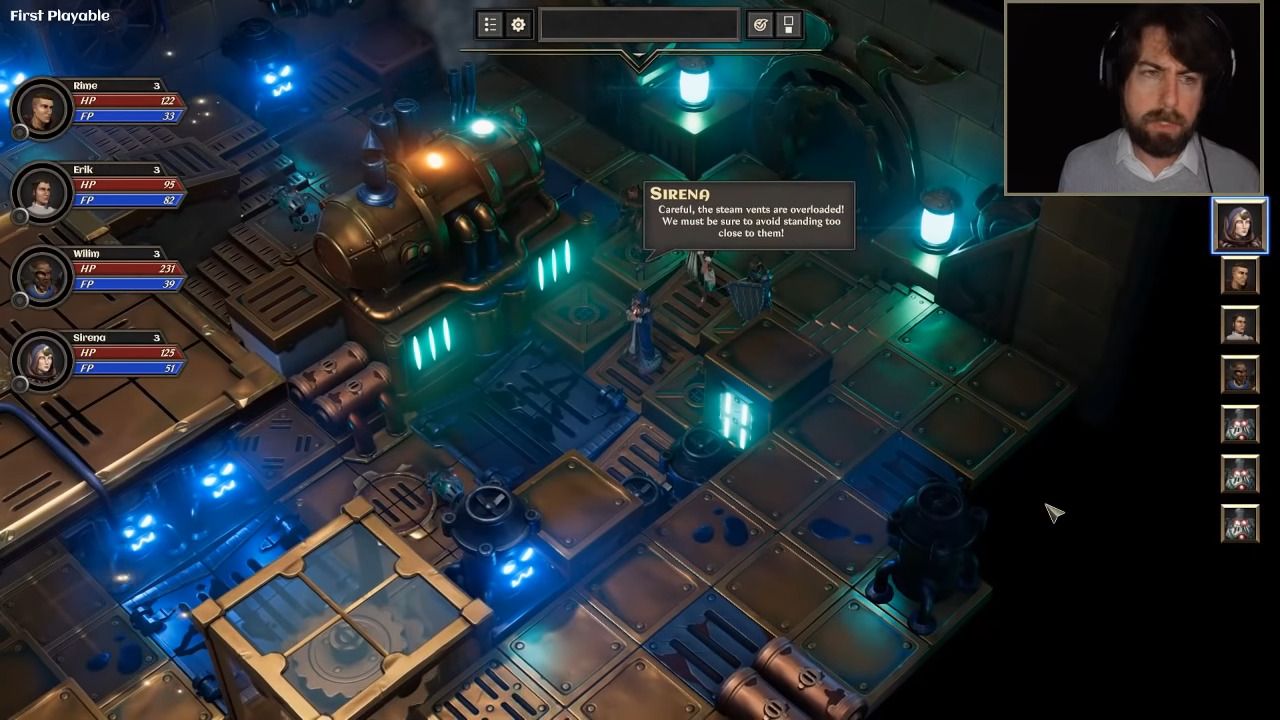Select Erik's party portrait
The height and width of the screenshot is (720, 1280).
41,190
